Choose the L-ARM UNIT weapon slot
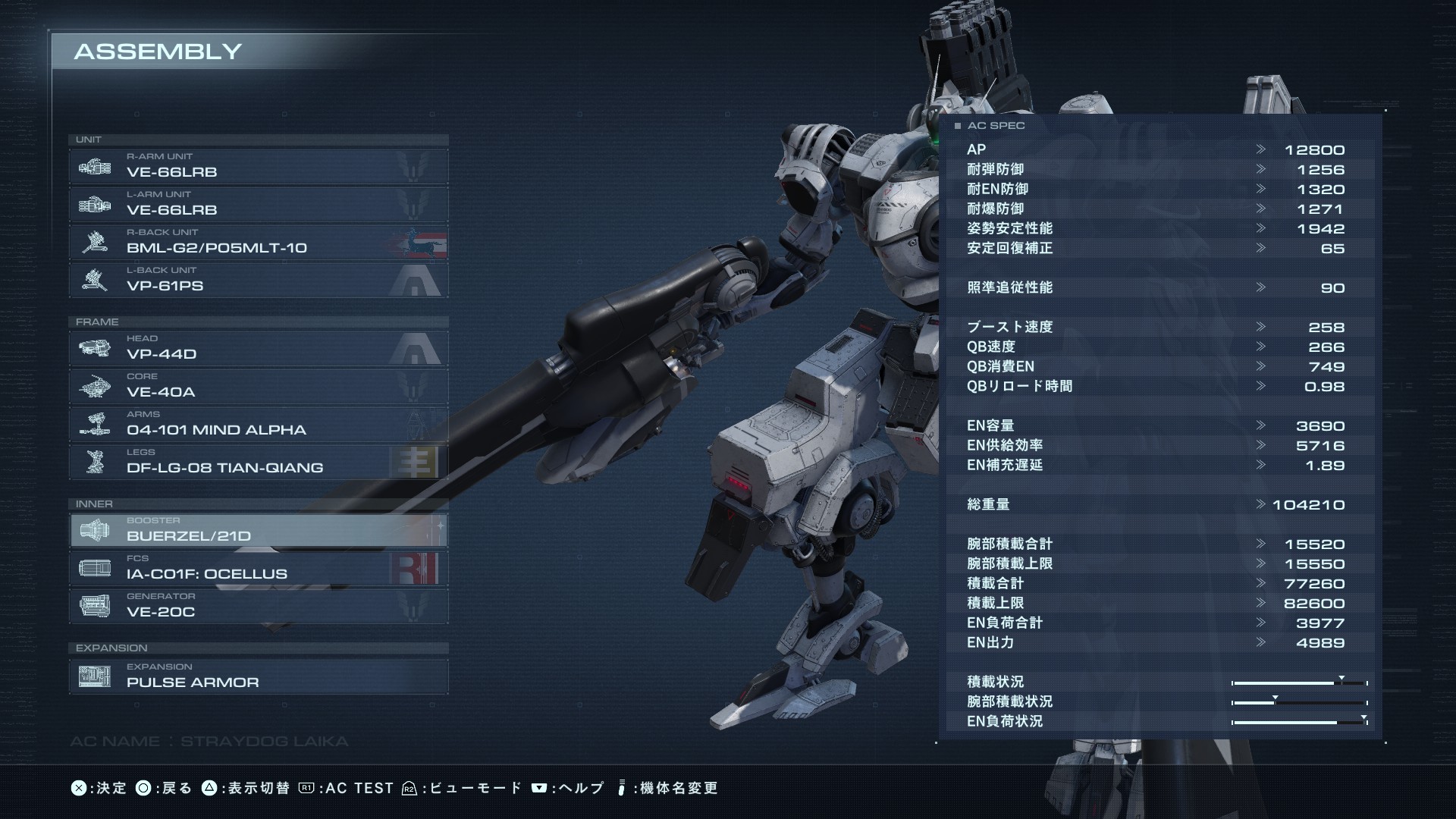 click(258, 205)
